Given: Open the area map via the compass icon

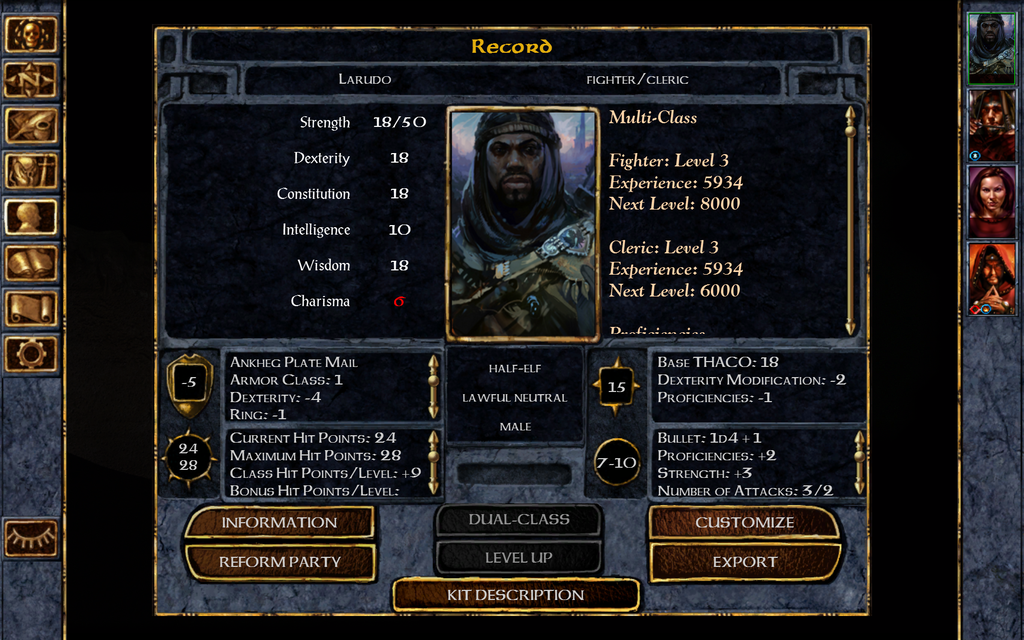Looking at the screenshot, I should (31, 80).
